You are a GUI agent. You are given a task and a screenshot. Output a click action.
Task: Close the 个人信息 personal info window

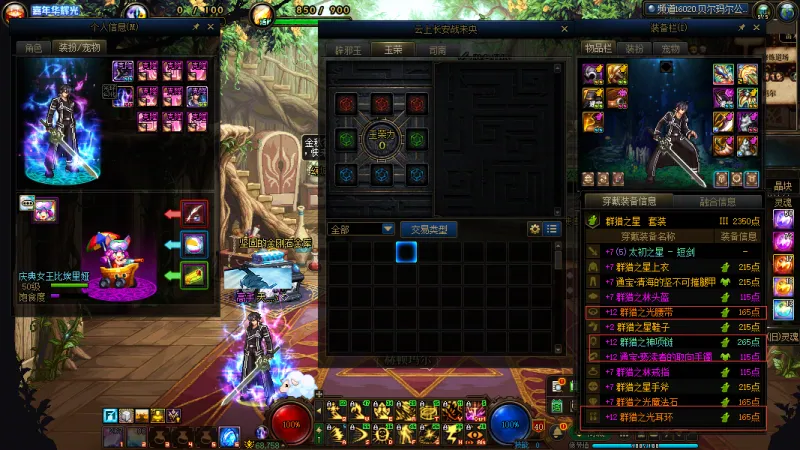(x=211, y=28)
